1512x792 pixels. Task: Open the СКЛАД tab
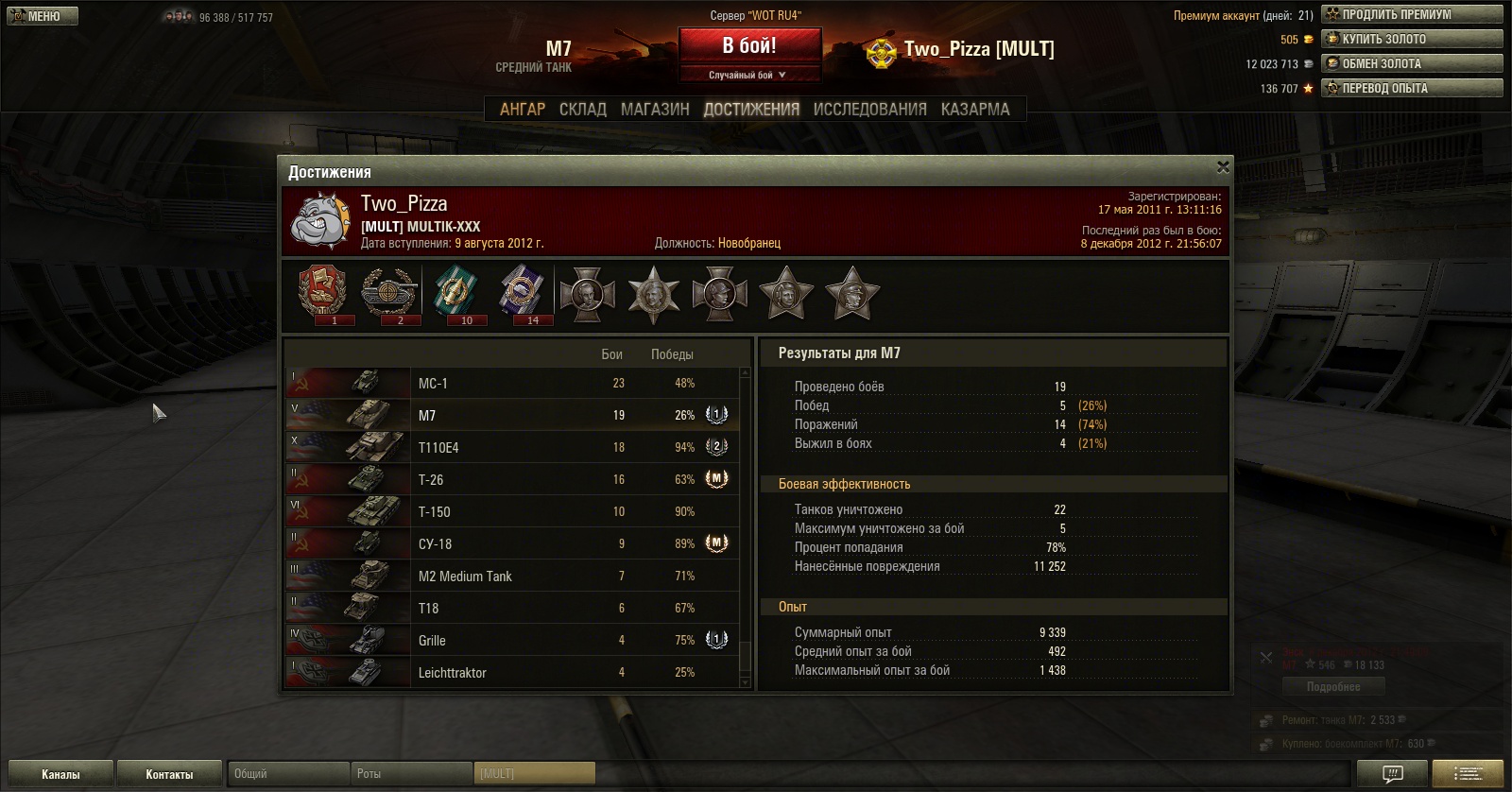tap(582, 110)
